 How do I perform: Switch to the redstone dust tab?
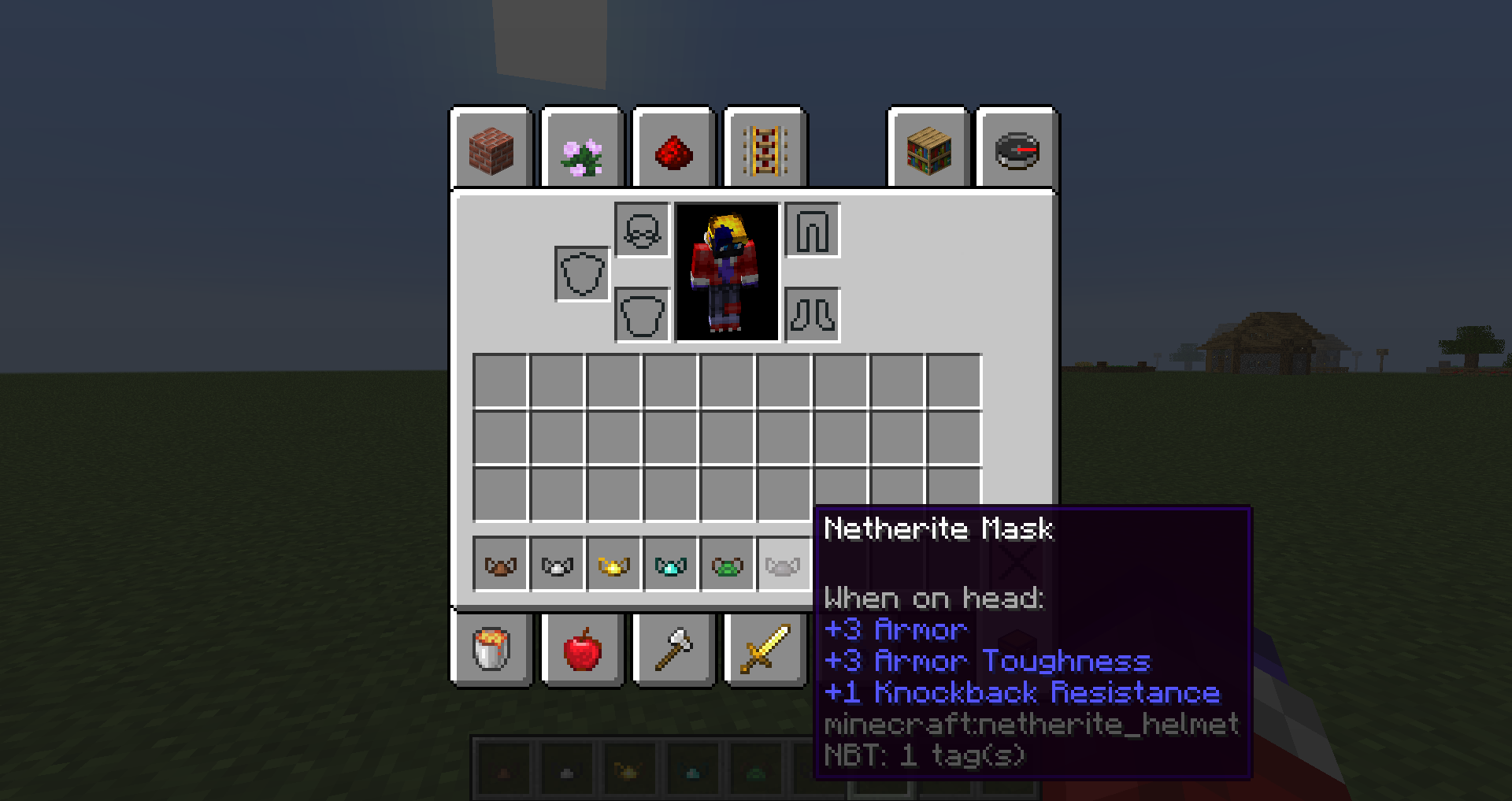click(674, 150)
